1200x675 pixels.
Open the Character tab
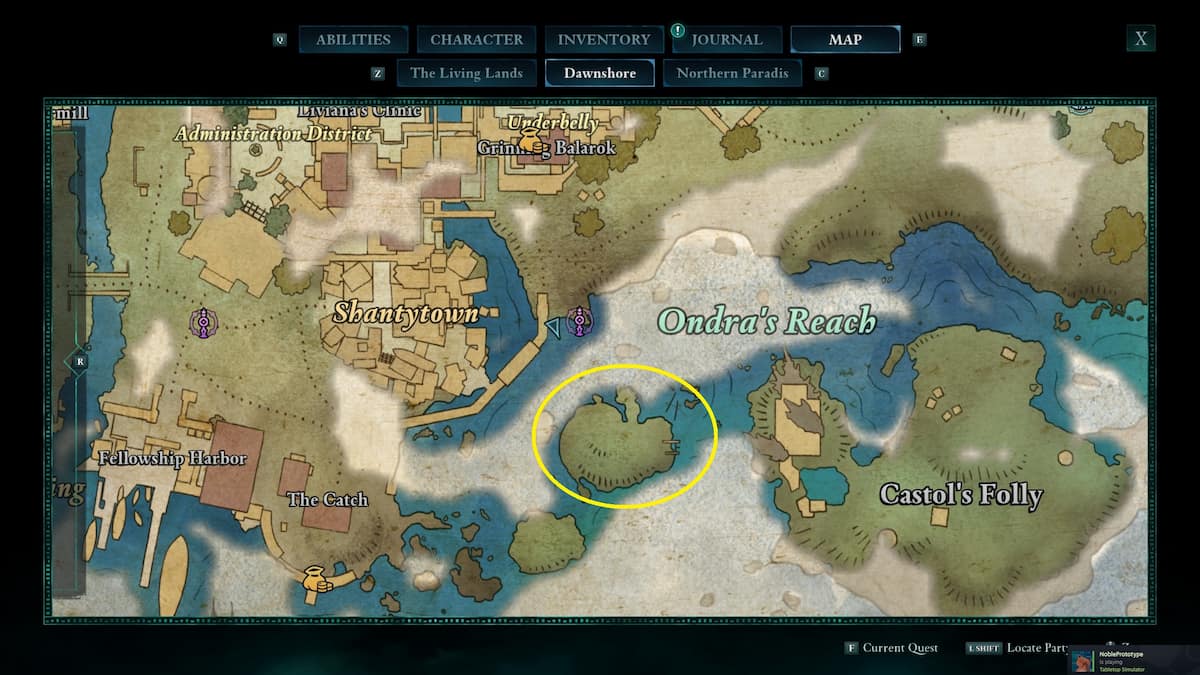pos(476,40)
